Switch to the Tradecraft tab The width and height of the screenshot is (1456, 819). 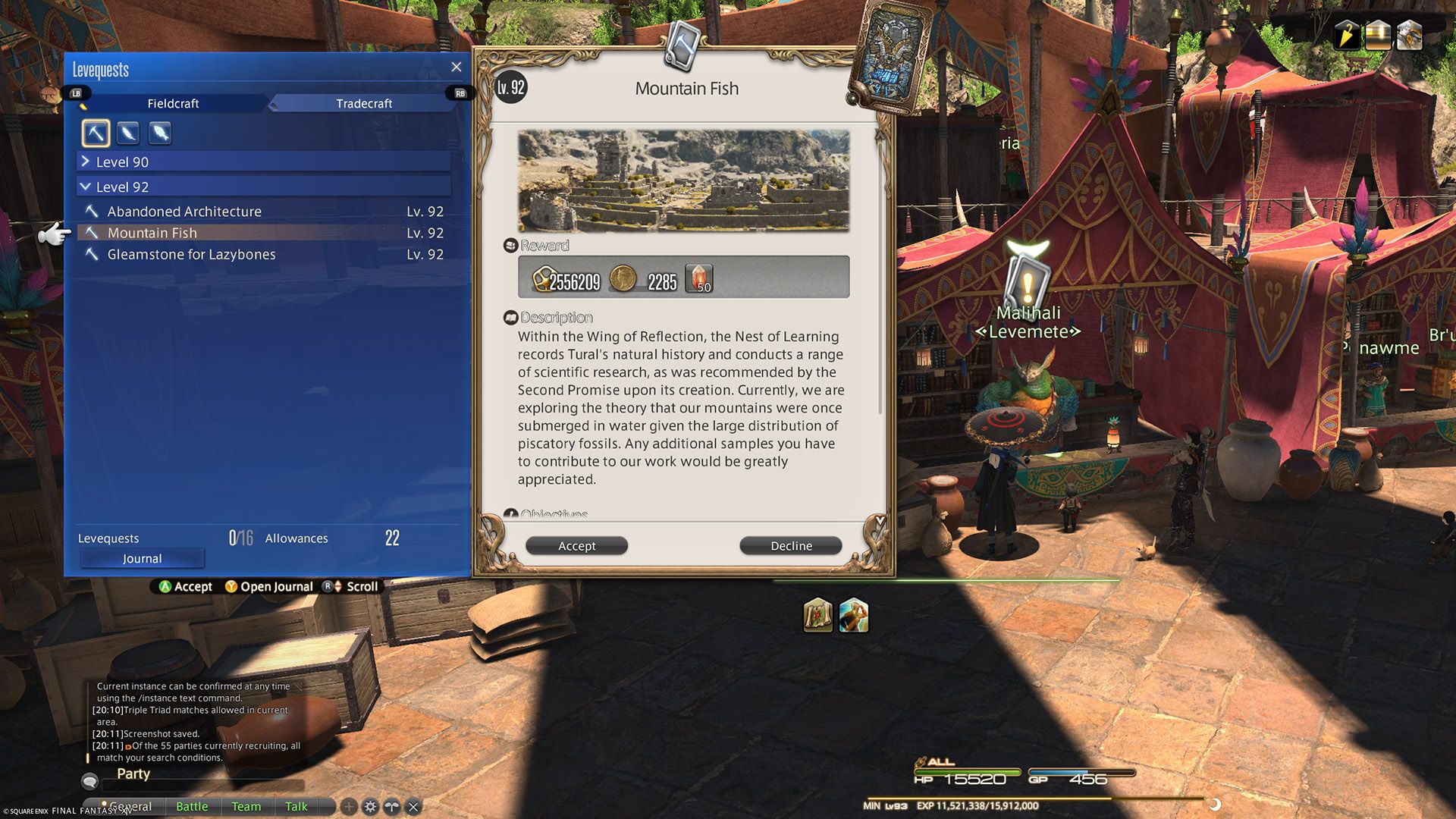pos(363,103)
